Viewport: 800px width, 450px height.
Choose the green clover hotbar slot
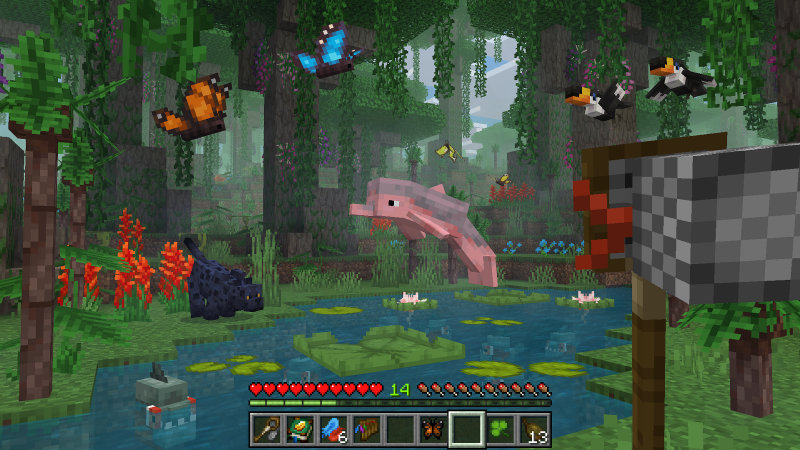(x=501, y=430)
